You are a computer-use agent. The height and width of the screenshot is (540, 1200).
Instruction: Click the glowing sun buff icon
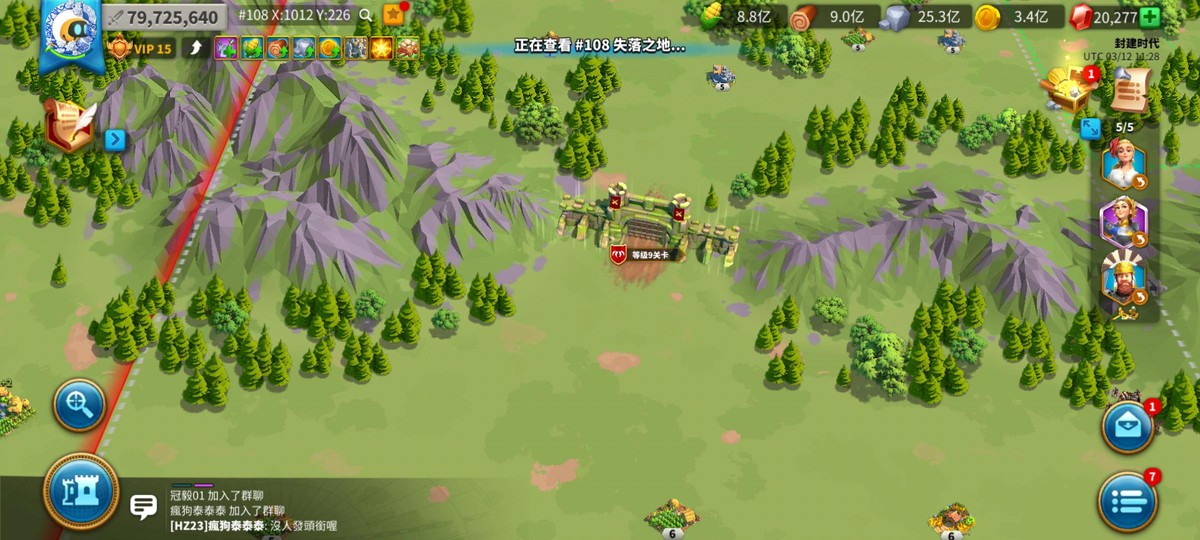(x=381, y=48)
